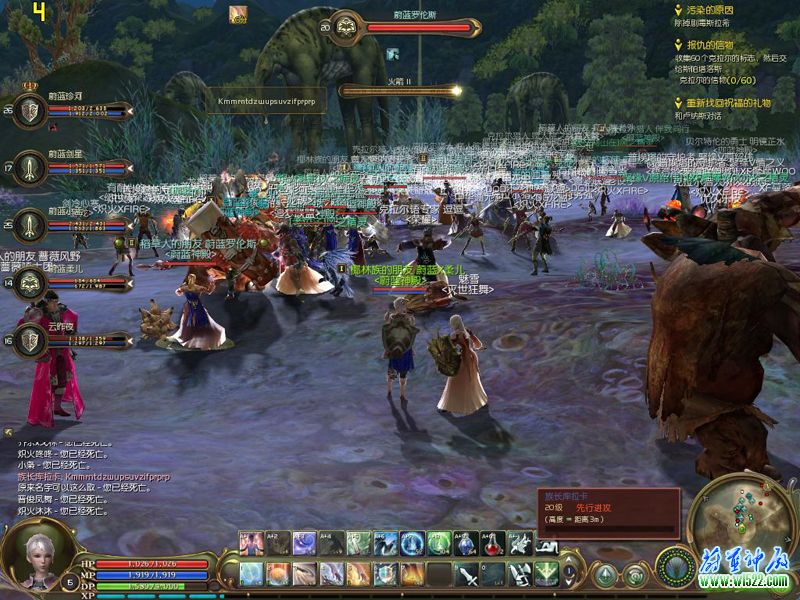Open the 报仇的信物 quest tracker entry
The width and height of the screenshot is (800, 600).
pos(710,46)
